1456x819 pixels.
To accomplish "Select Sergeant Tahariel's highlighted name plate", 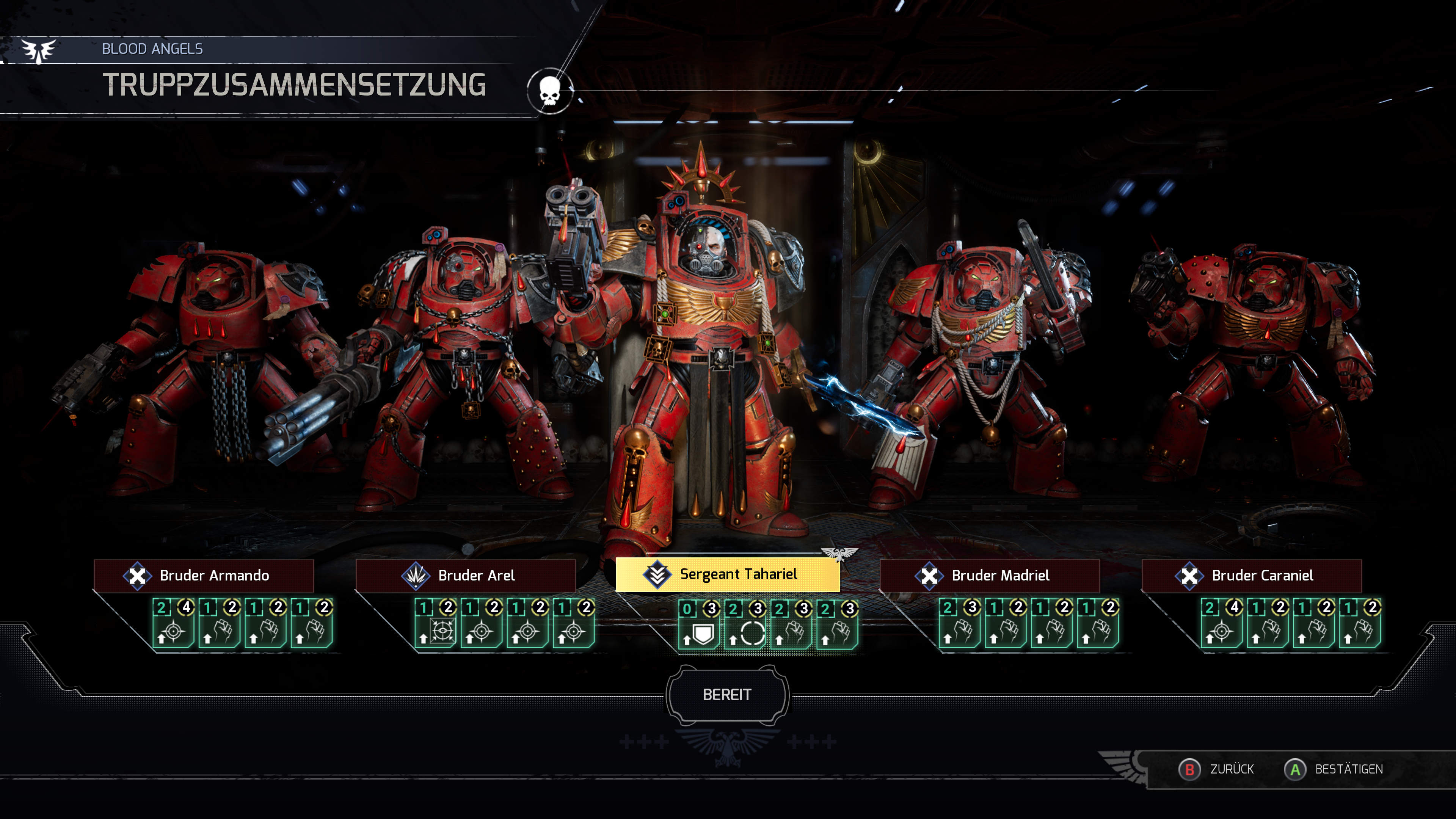I will pos(728,574).
